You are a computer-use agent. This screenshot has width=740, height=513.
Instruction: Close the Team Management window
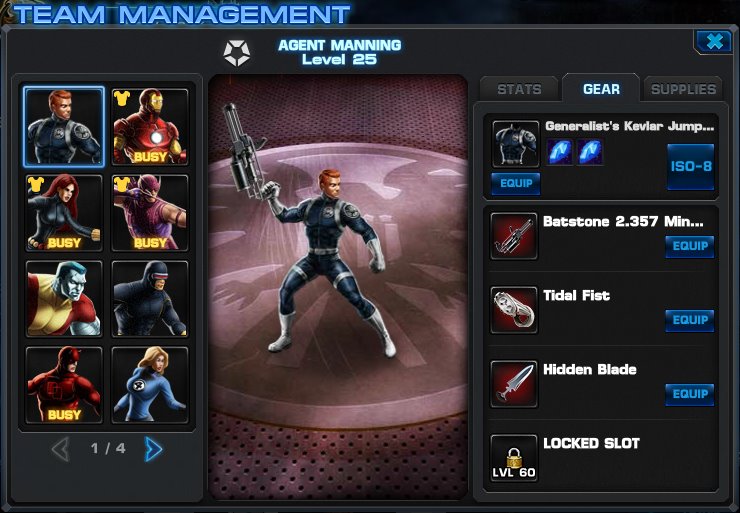pyautogui.click(x=712, y=41)
